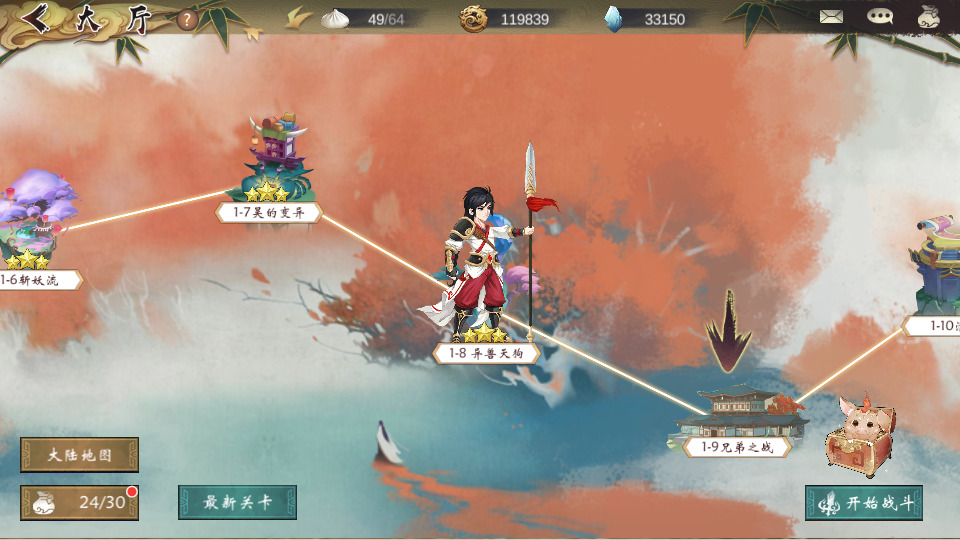The height and width of the screenshot is (540, 960).
Task: Go back from the 大厅 screen
Action: click(38, 19)
